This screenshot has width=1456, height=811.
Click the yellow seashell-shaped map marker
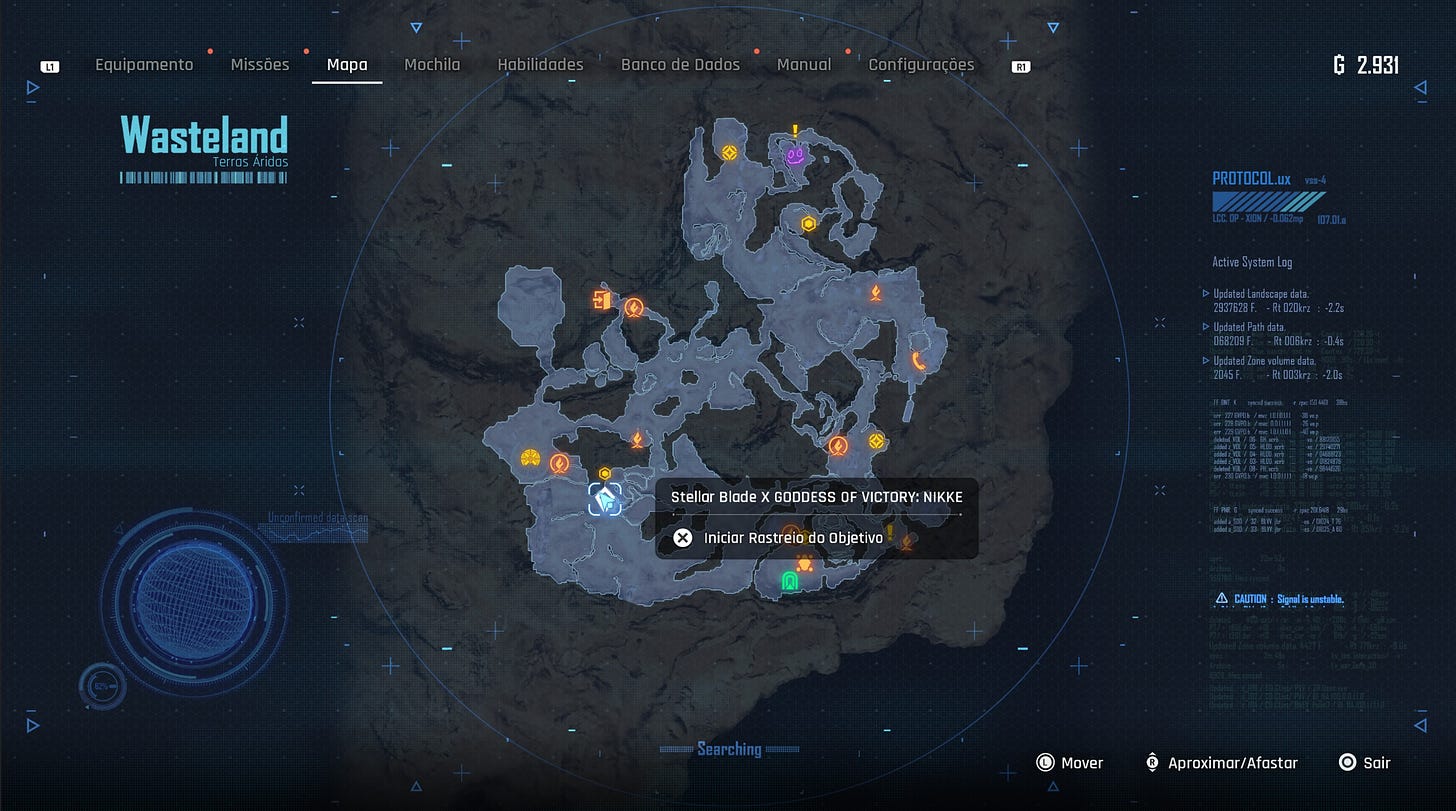pos(531,459)
